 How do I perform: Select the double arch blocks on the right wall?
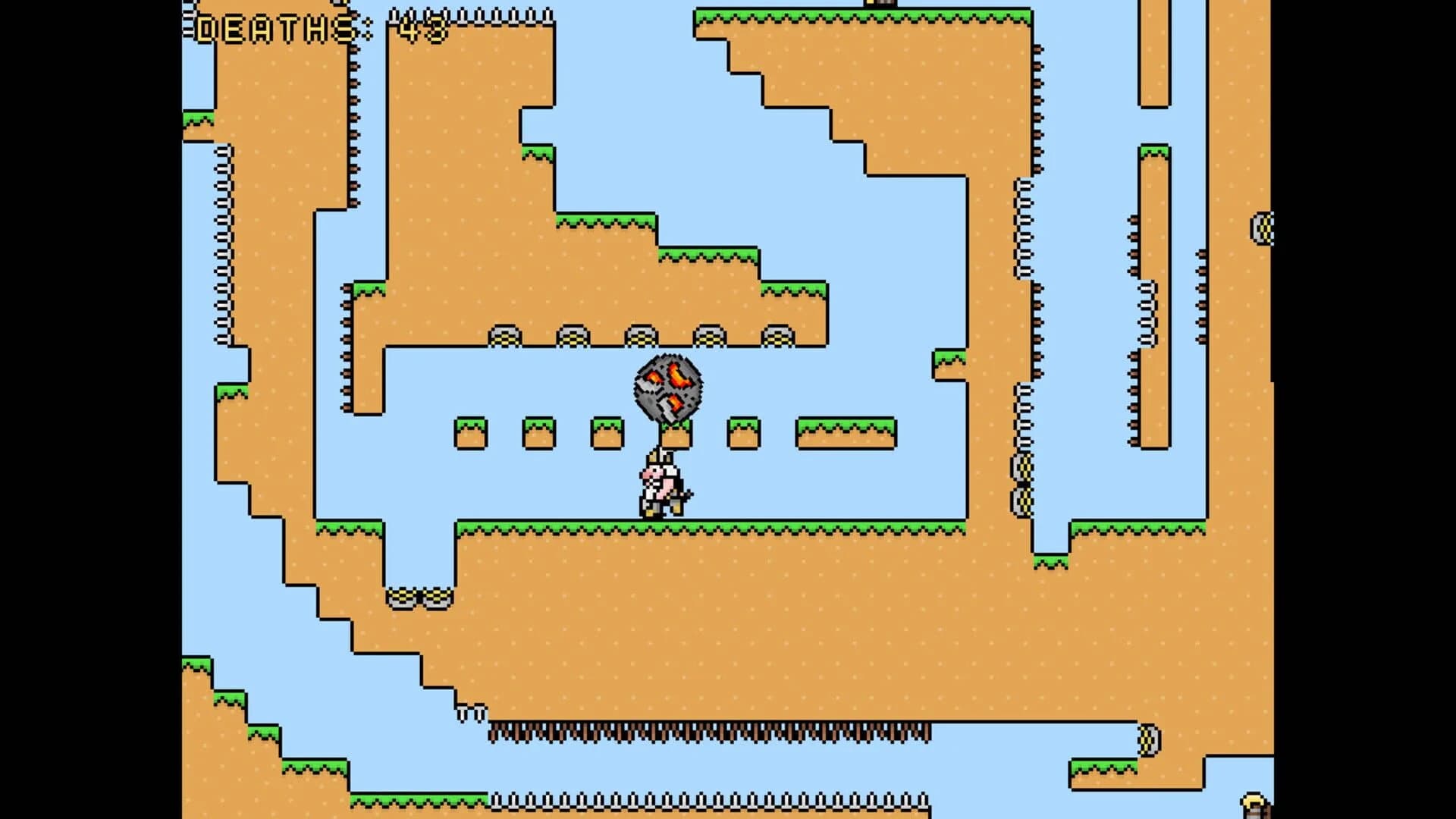click(1024, 485)
